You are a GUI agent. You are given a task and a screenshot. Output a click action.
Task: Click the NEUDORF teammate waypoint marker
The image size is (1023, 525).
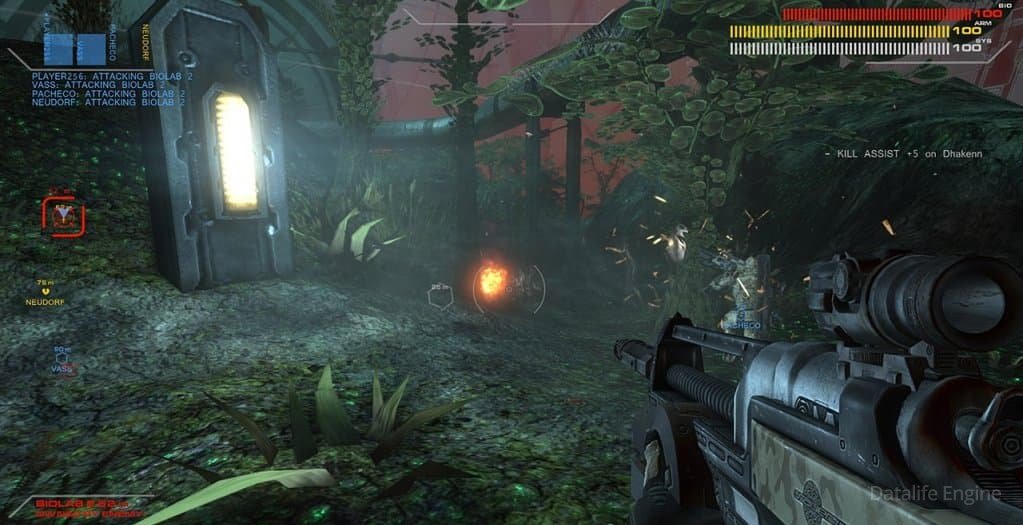(x=46, y=292)
